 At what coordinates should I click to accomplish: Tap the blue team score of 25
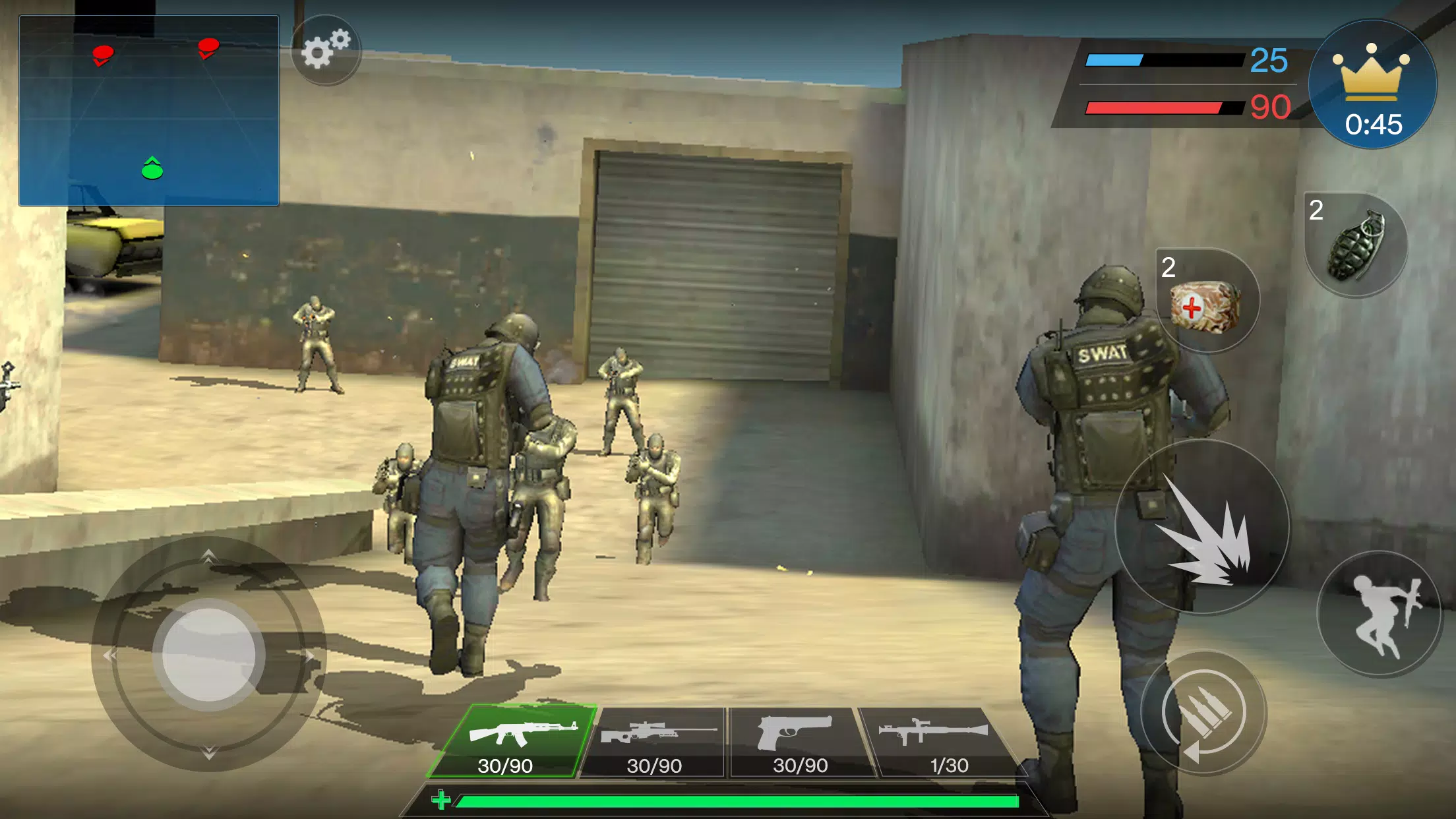(x=1267, y=61)
